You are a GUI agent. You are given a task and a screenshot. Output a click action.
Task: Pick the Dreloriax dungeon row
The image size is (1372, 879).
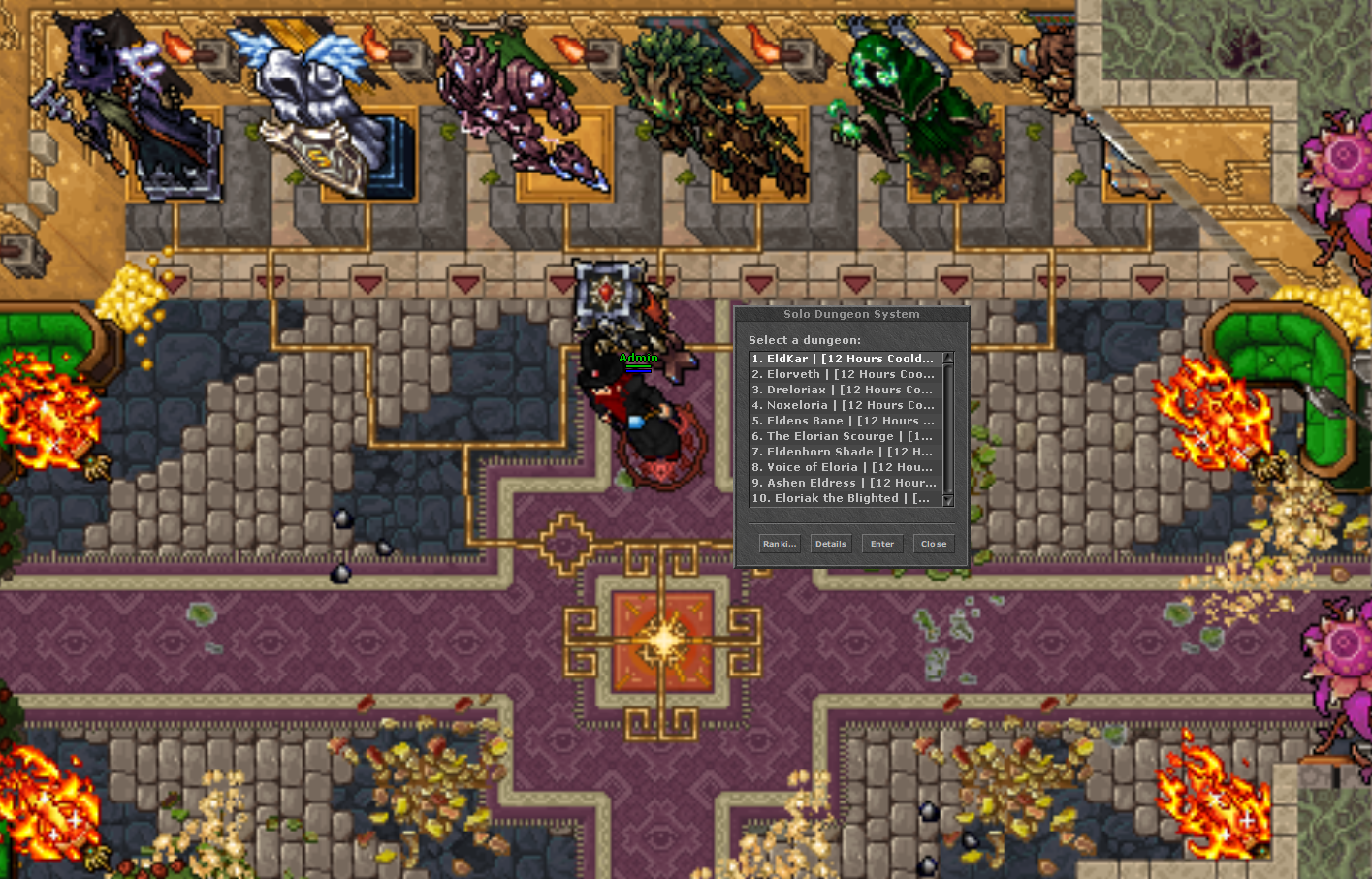[x=843, y=390]
